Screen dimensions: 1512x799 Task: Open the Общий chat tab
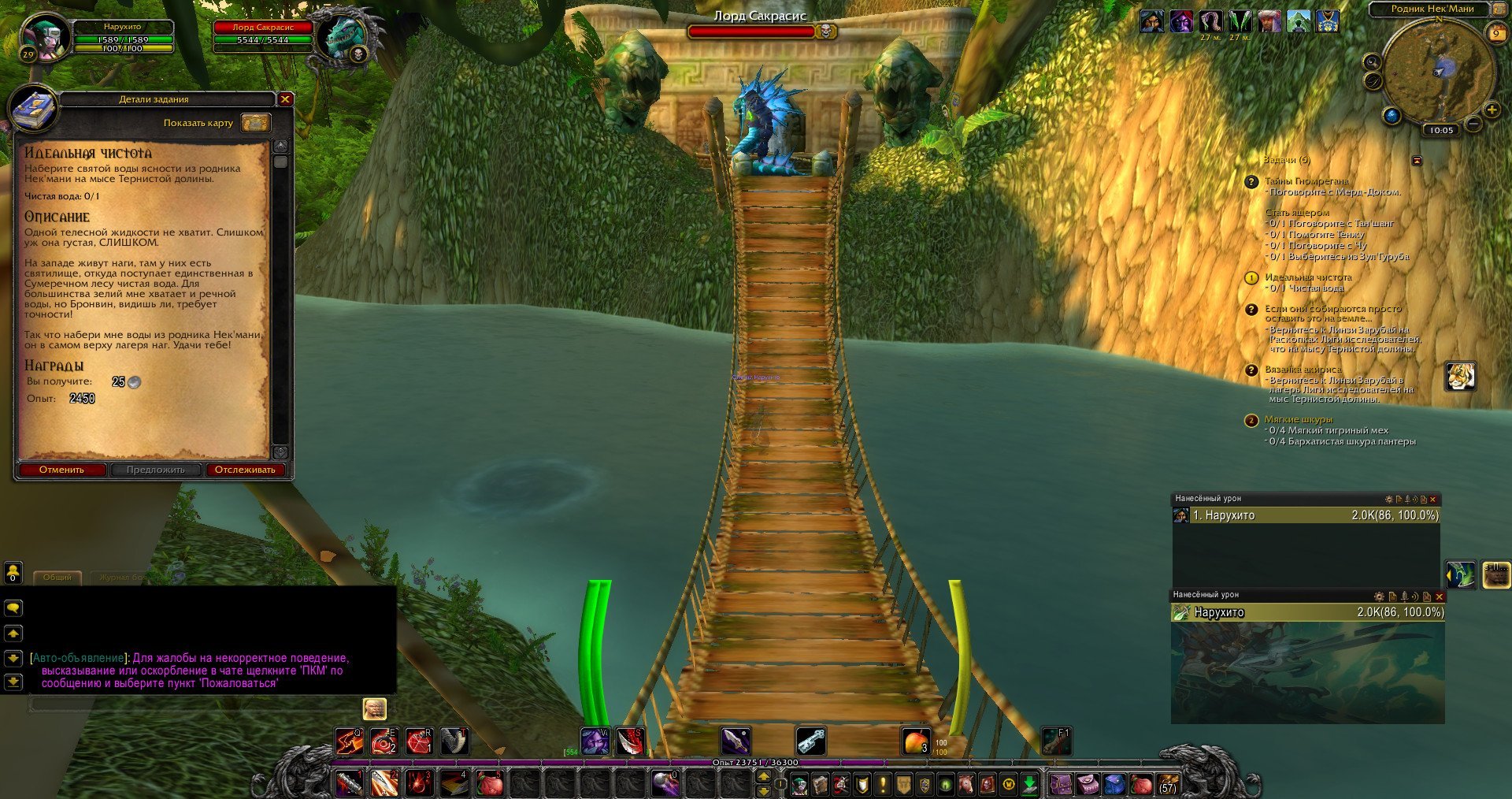pyautogui.click(x=57, y=578)
